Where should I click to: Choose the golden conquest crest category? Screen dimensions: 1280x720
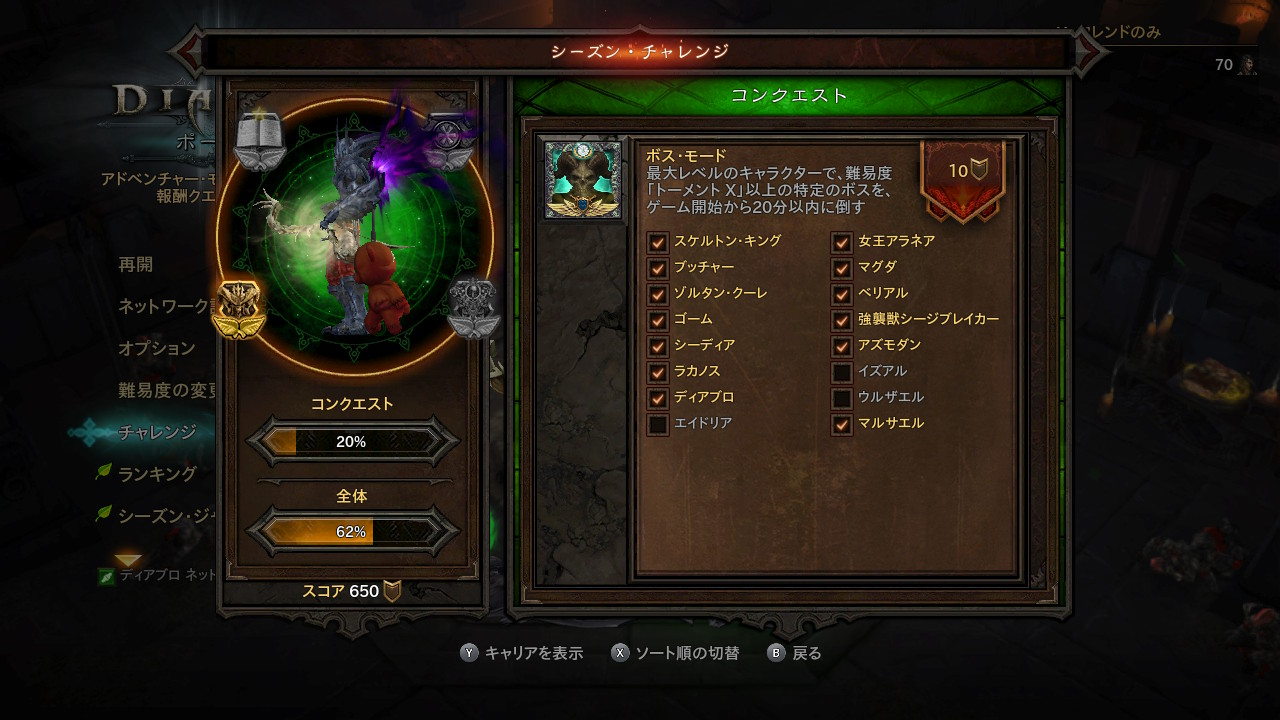pyautogui.click(x=238, y=309)
